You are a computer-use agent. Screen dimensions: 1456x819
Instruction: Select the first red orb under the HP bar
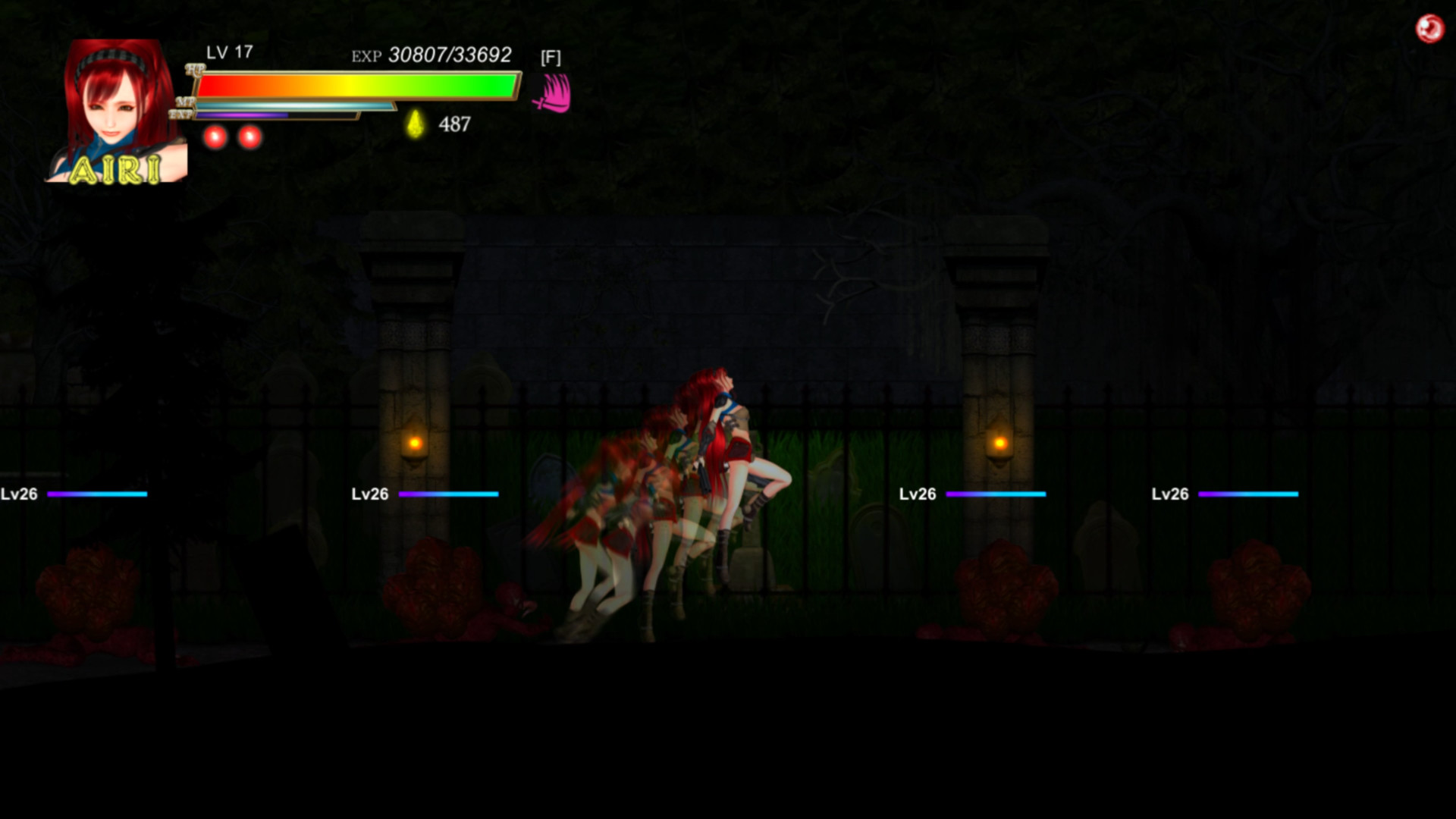click(x=215, y=136)
